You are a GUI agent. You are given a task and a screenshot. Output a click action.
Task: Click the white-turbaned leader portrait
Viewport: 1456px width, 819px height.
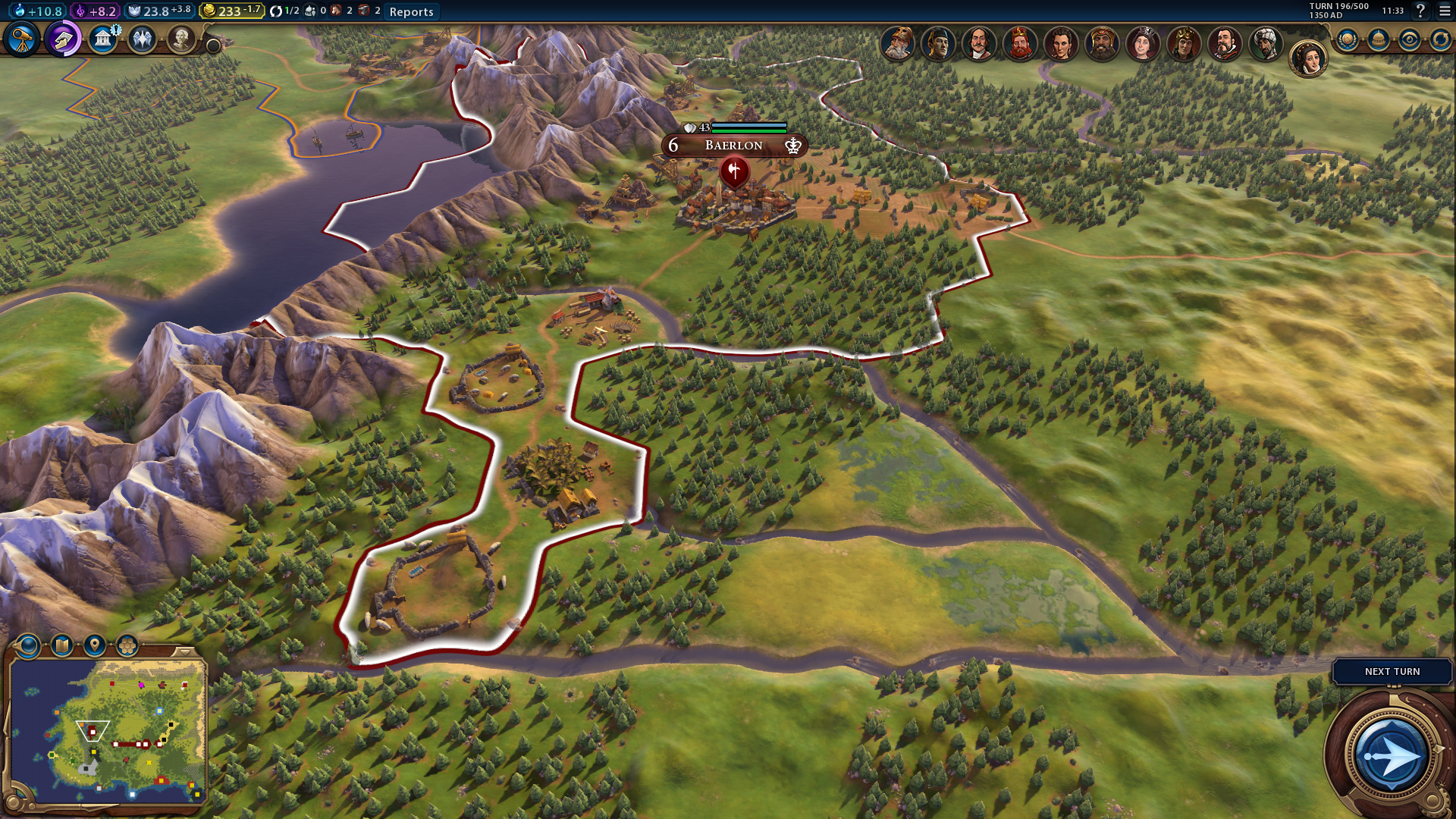pos(1266,43)
